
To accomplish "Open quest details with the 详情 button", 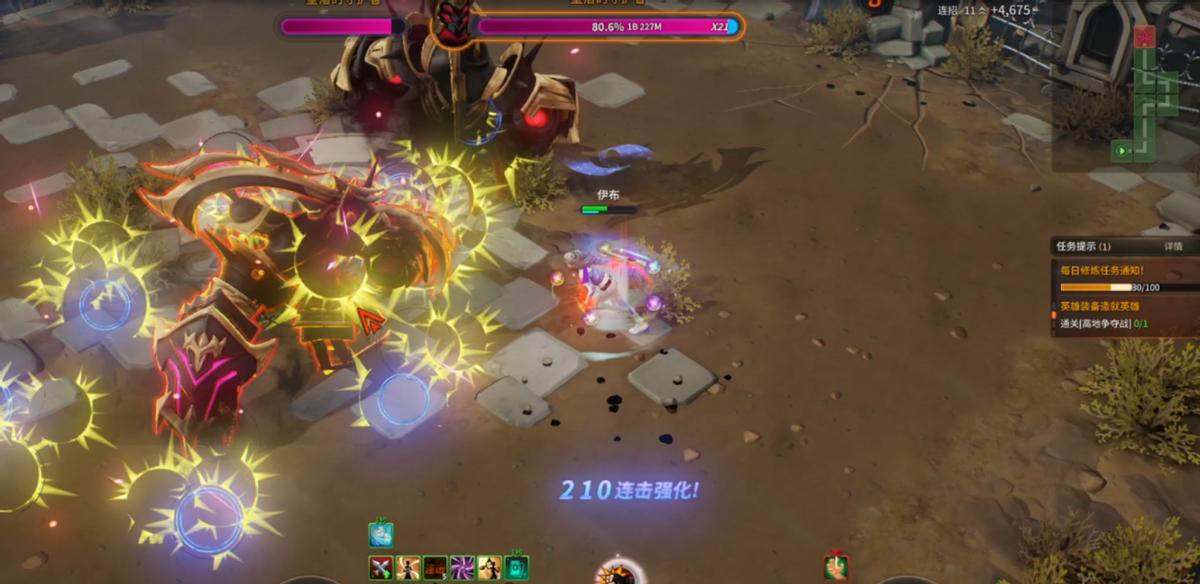I will click(x=1173, y=246).
